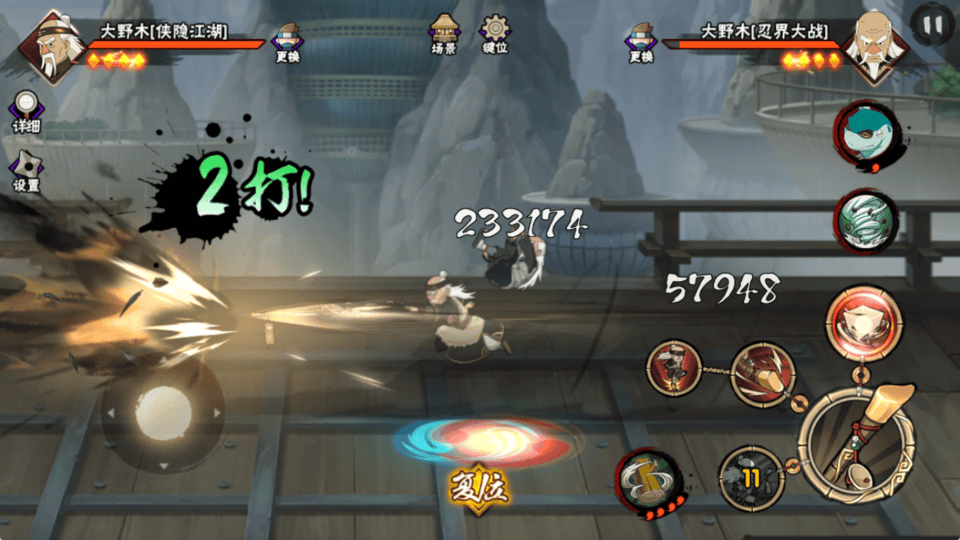Tap the skill on cooldown showing 11

pos(750,479)
